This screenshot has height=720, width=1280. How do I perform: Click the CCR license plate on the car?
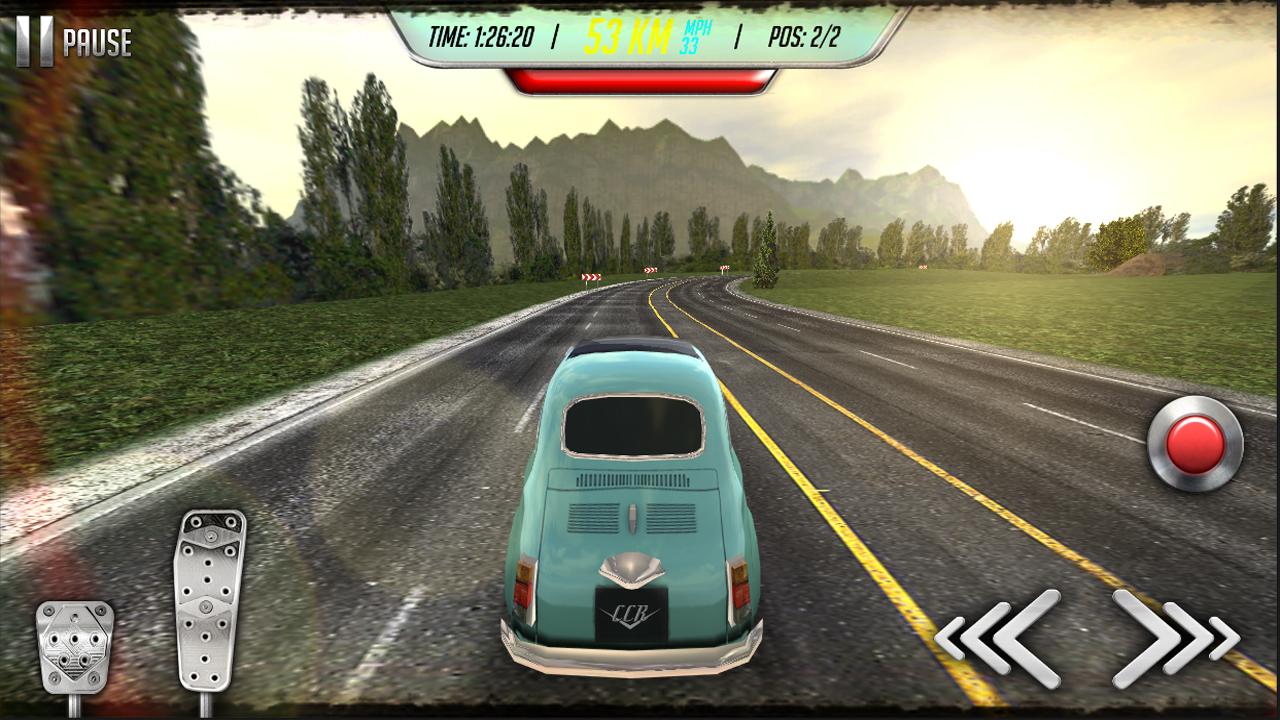pos(629,611)
